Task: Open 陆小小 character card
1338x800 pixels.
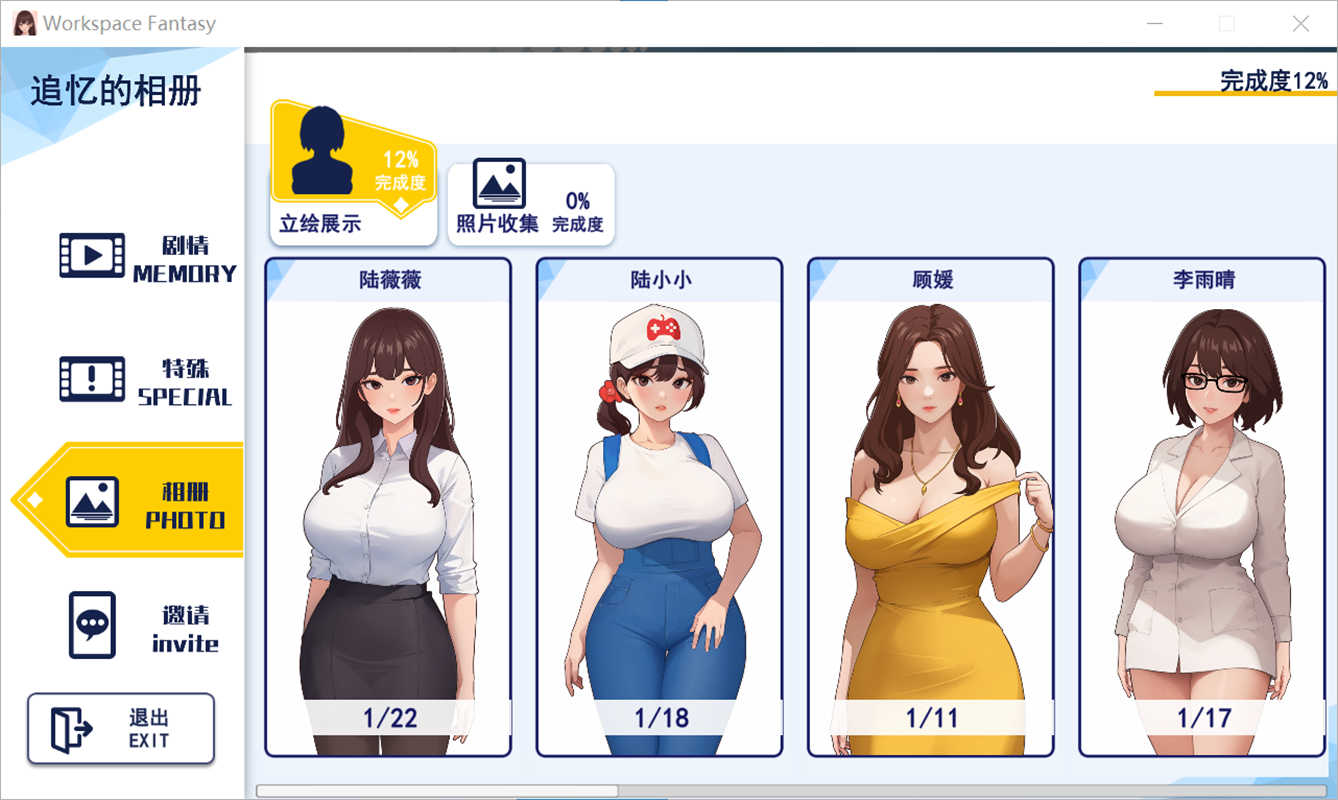Action: click(659, 507)
